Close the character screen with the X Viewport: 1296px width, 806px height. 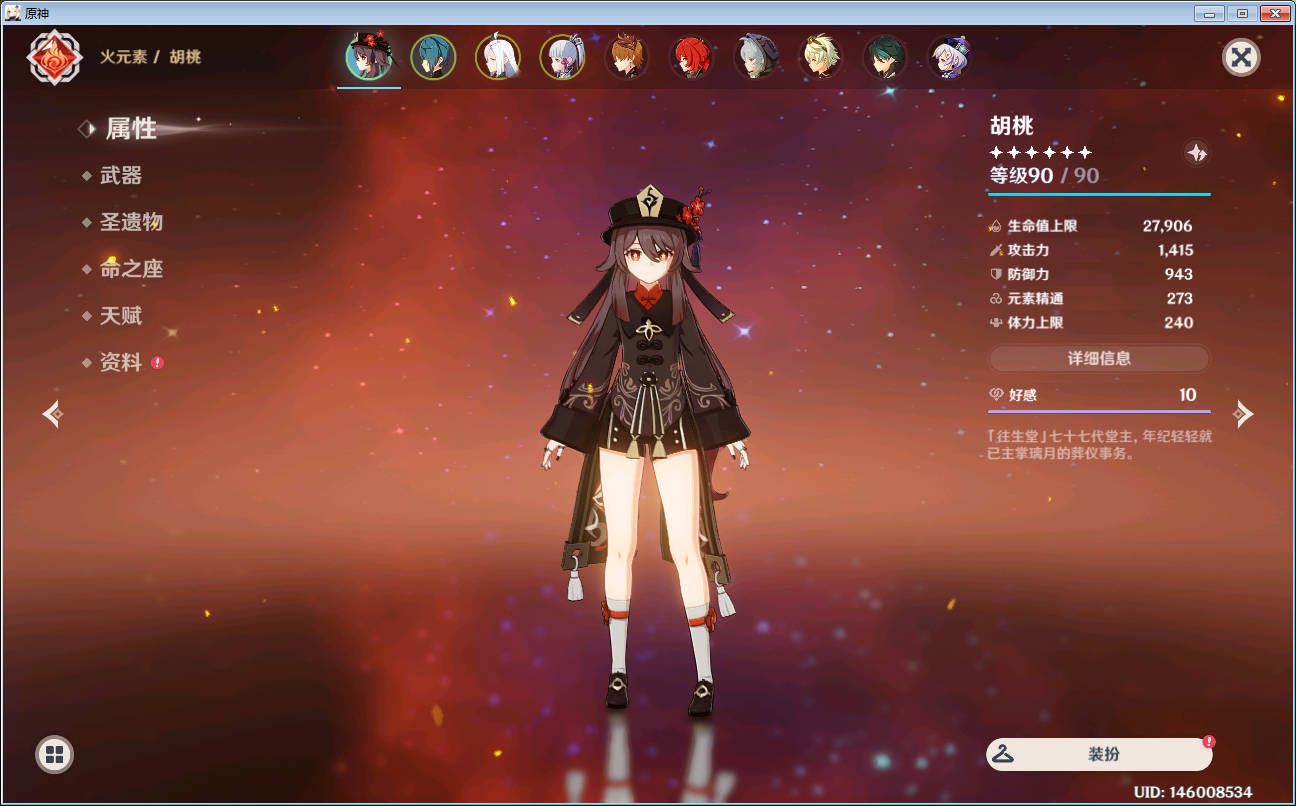1241,57
